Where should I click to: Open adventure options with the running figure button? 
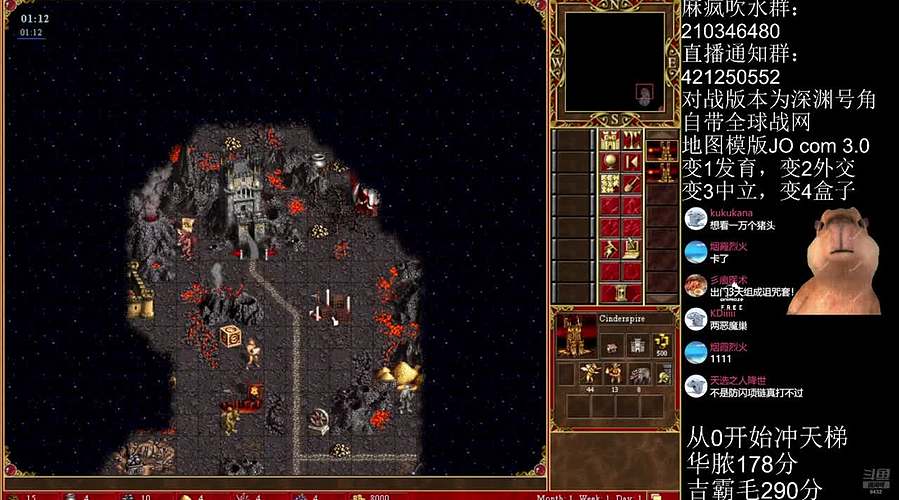[610, 248]
